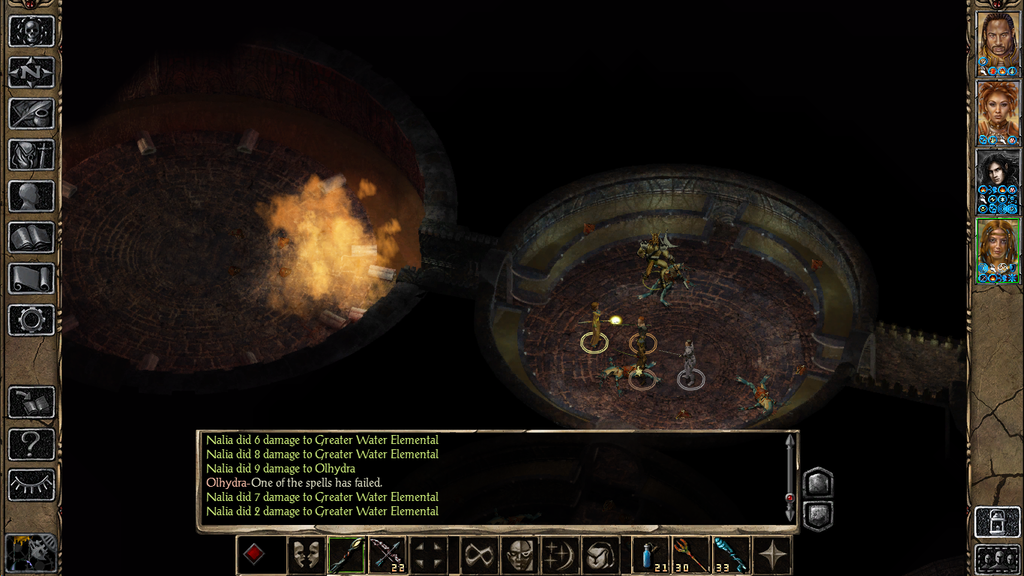Click the question mark help button
The width and height of the screenshot is (1024, 576).
[31, 443]
